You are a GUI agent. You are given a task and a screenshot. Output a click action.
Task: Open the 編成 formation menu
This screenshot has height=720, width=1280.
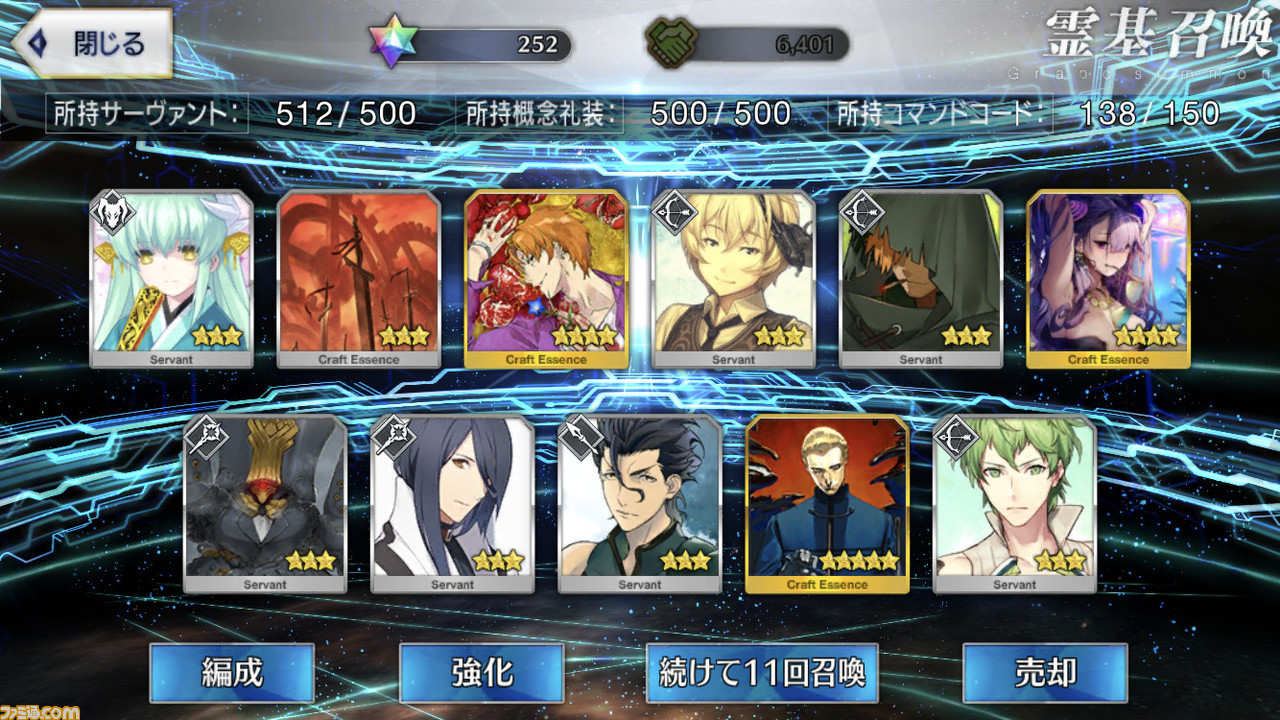tap(232, 673)
